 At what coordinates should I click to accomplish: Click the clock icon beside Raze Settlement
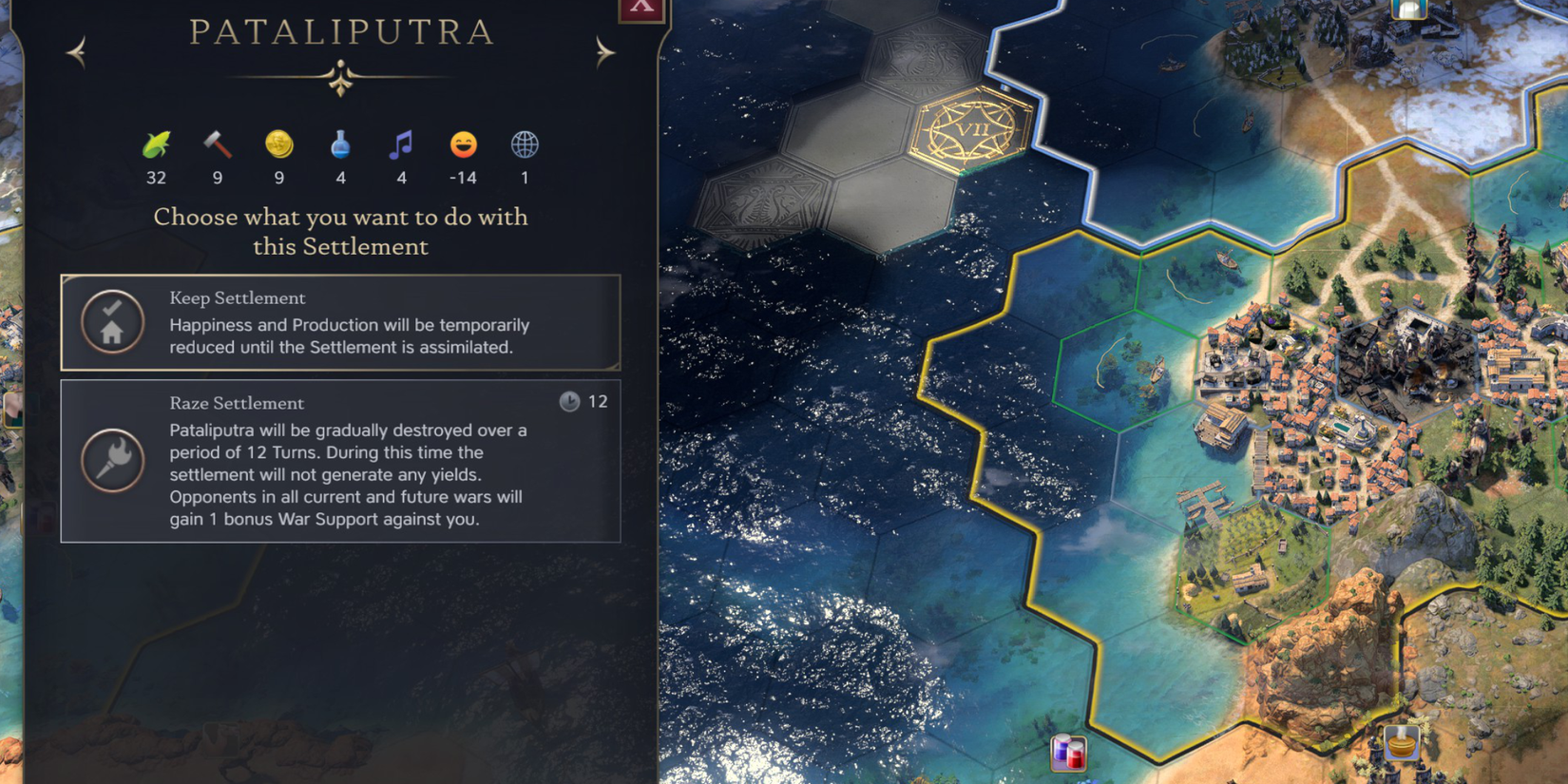[x=569, y=402]
